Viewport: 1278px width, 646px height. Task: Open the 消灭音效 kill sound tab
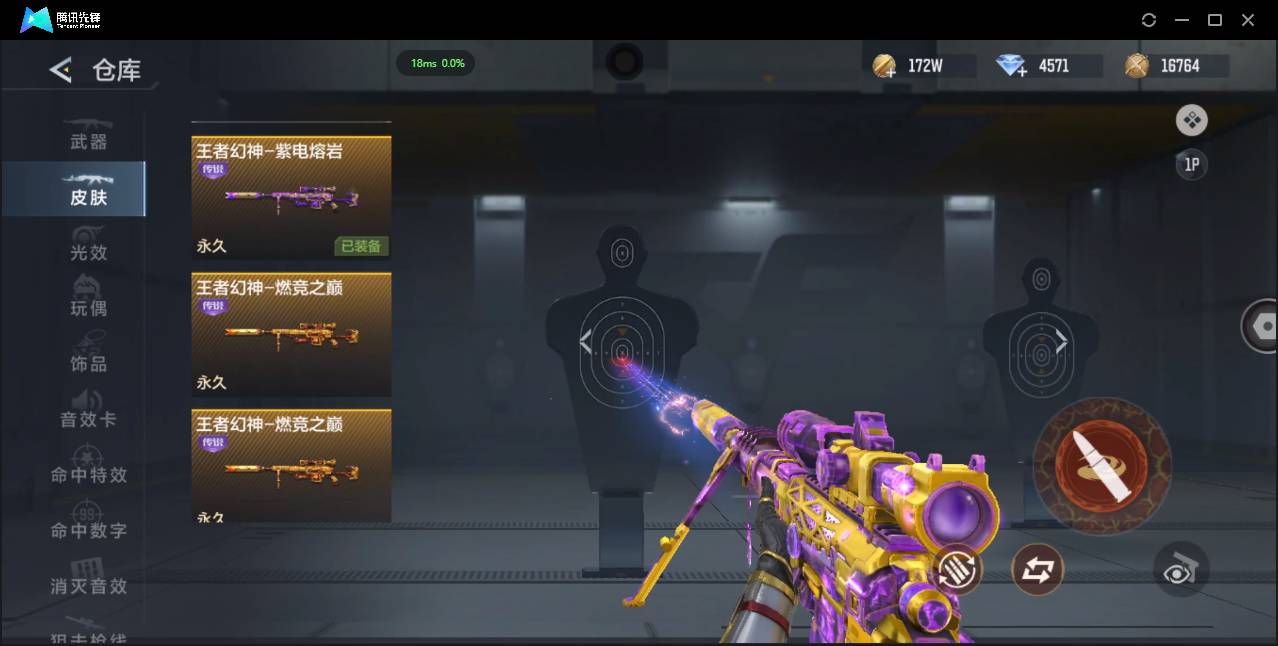click(88, 579)
